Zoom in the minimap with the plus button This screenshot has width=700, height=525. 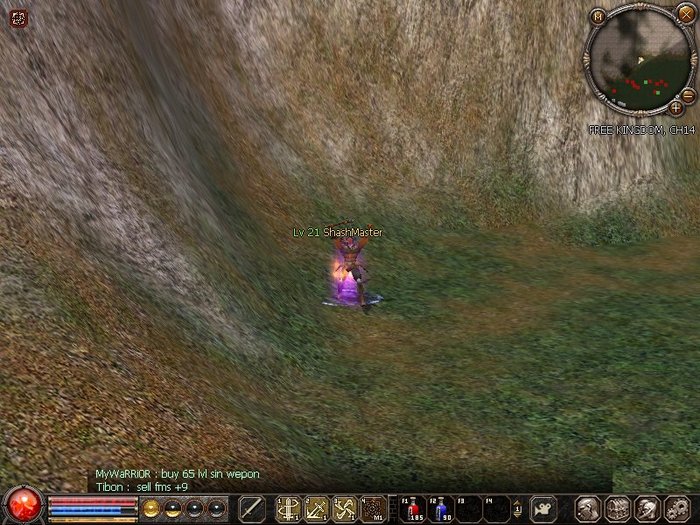pyautogui.click(x=676, y=106)
